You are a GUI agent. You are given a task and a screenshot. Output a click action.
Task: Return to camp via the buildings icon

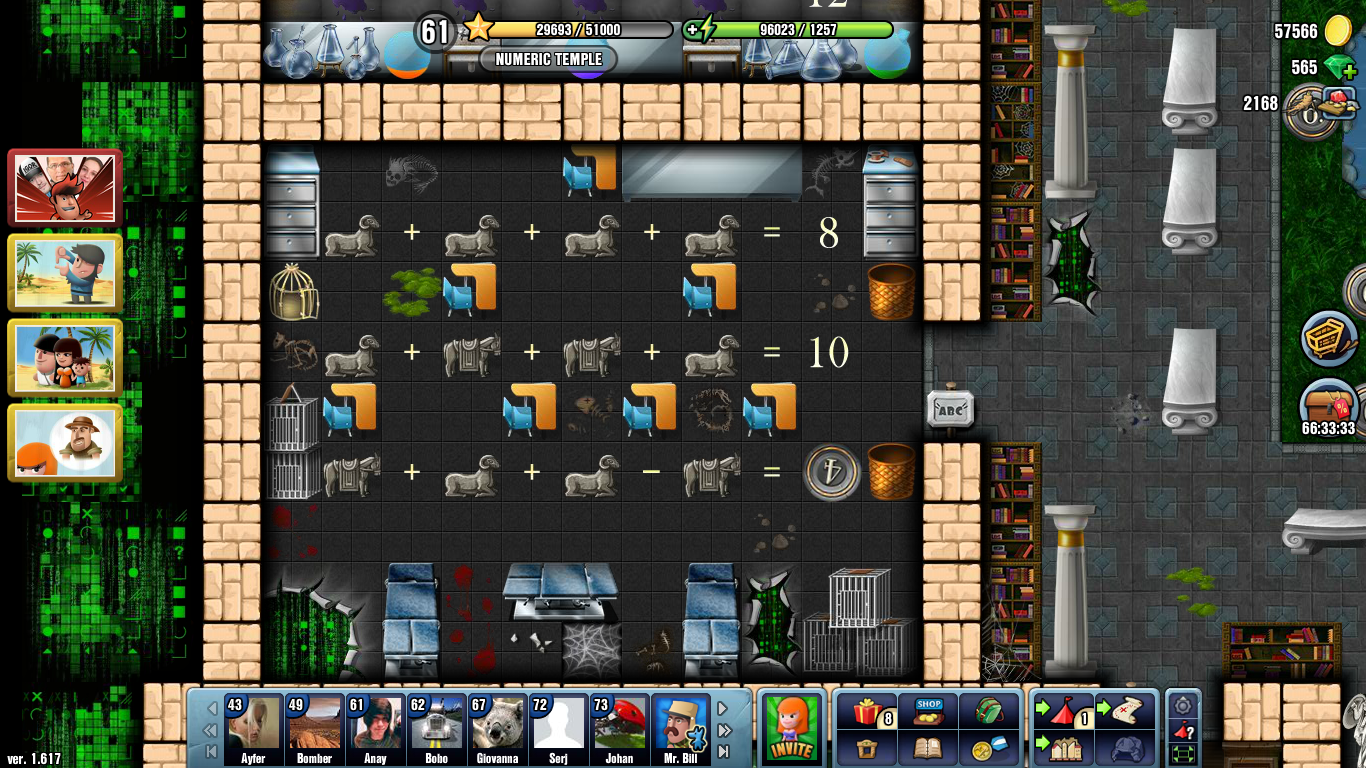point(1063,748)
